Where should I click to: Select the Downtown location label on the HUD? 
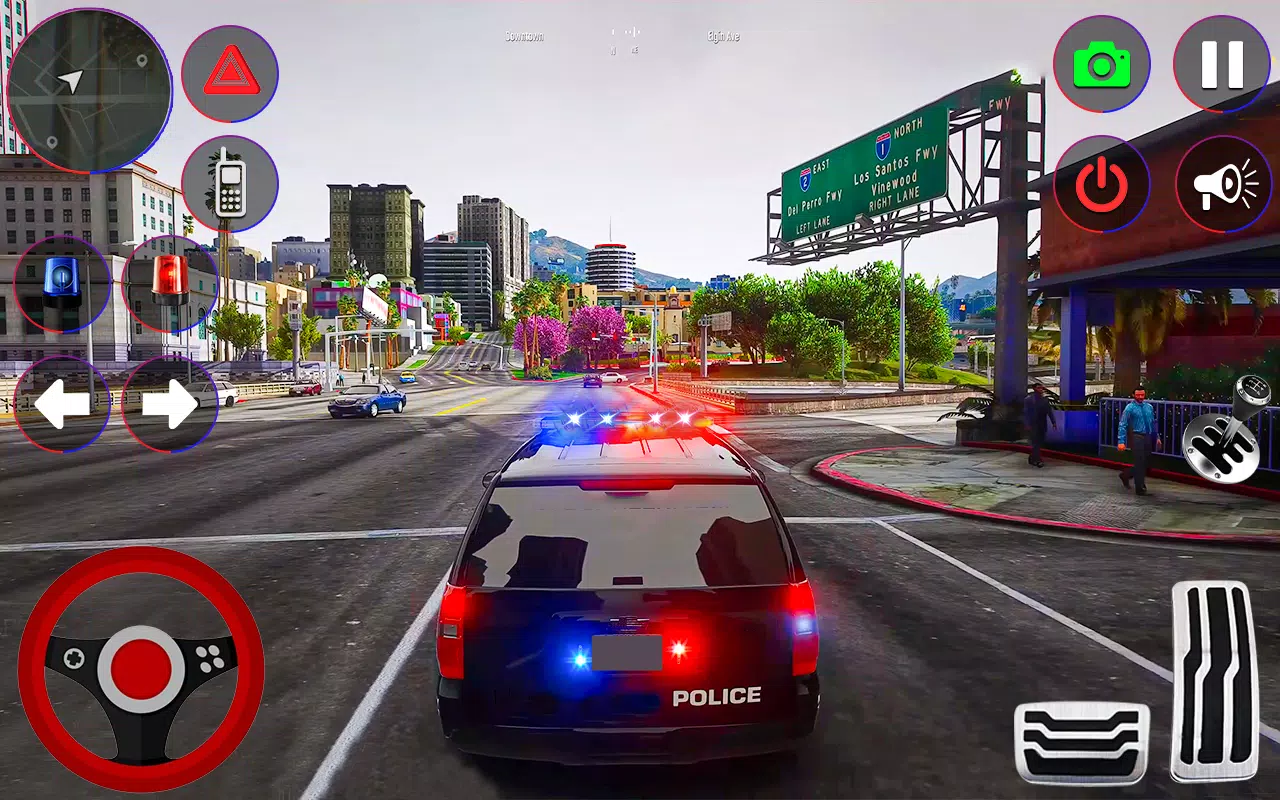click(x=522, y=35)
